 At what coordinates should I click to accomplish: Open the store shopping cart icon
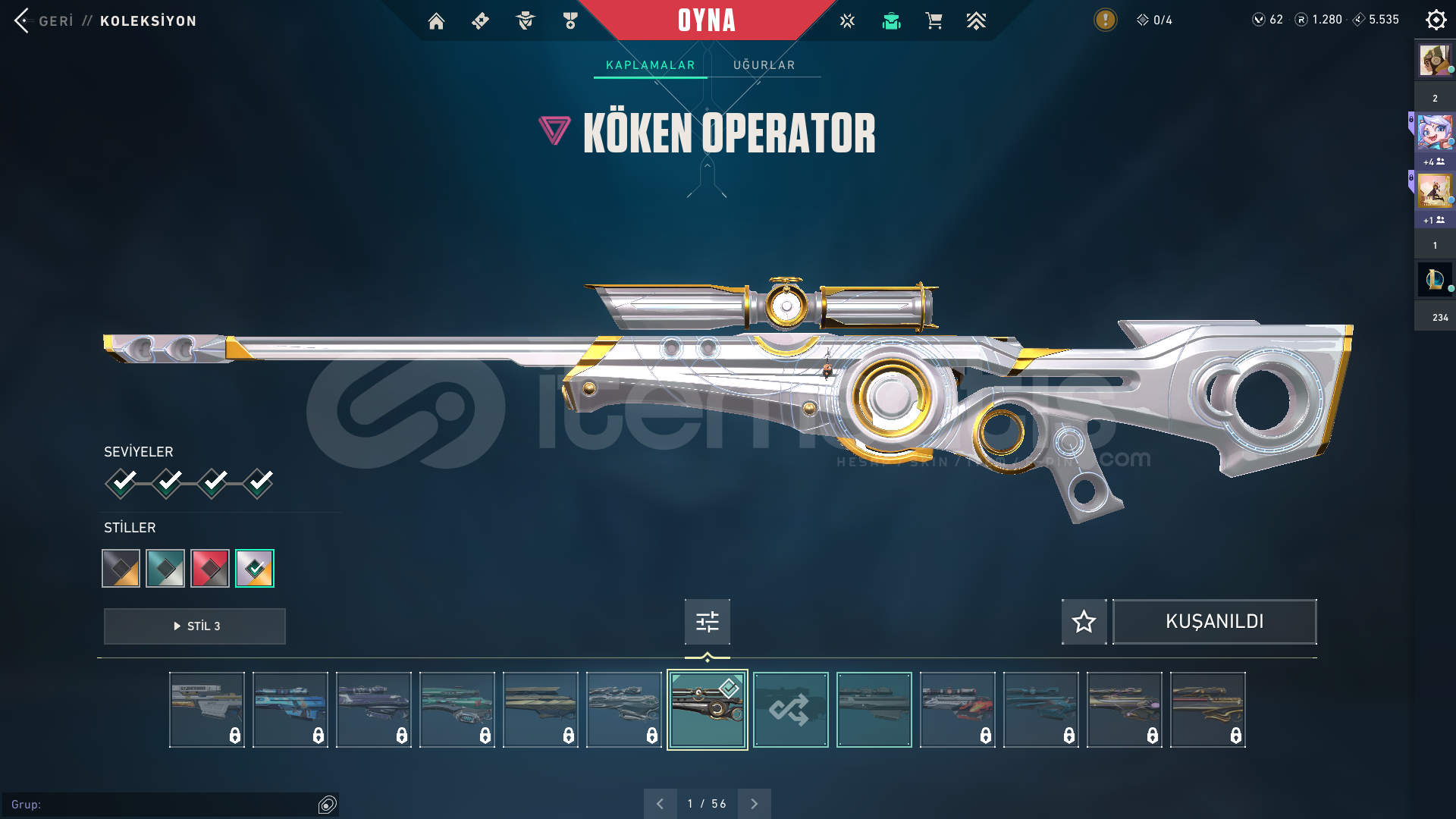(934, 21)
